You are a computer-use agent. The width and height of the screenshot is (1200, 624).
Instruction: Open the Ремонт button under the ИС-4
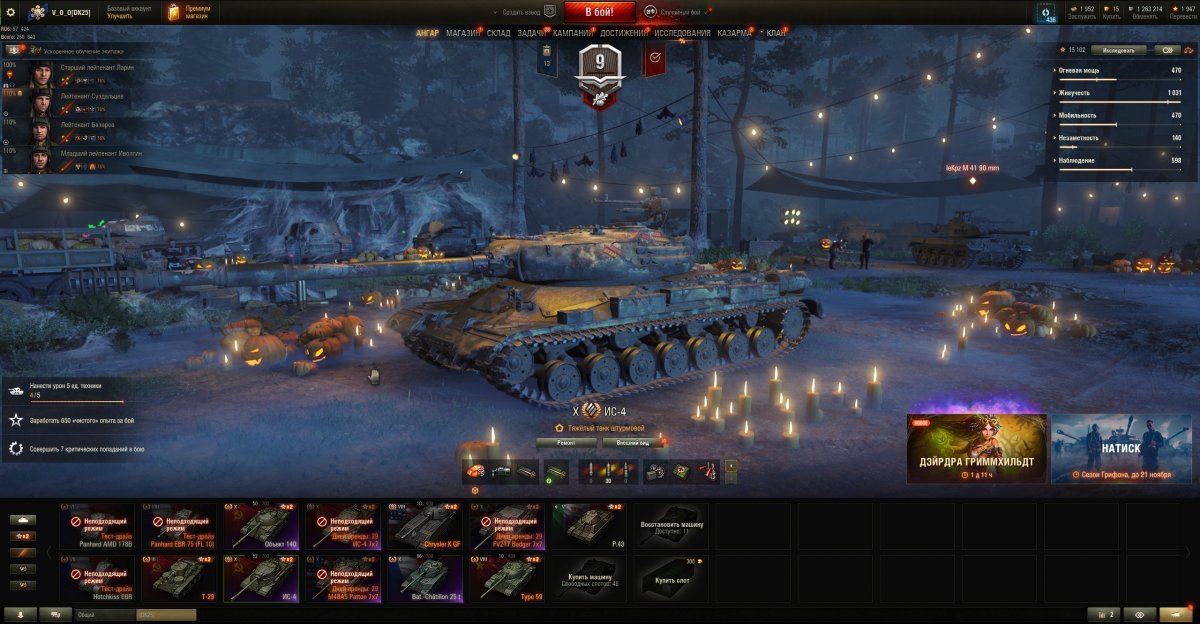[x=566, y=442]
